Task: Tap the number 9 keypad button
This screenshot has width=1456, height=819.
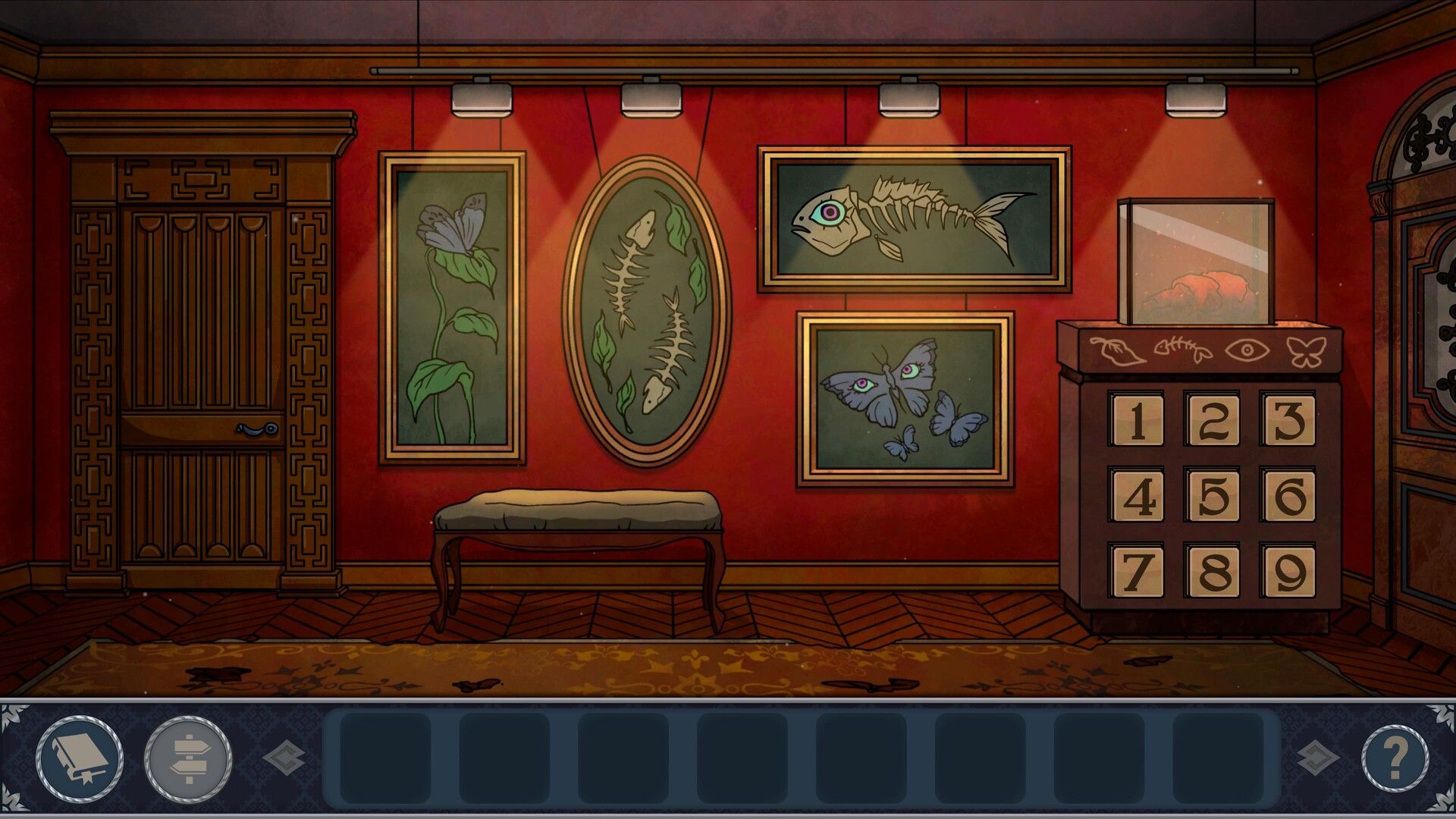Action: click(1288, 570)
